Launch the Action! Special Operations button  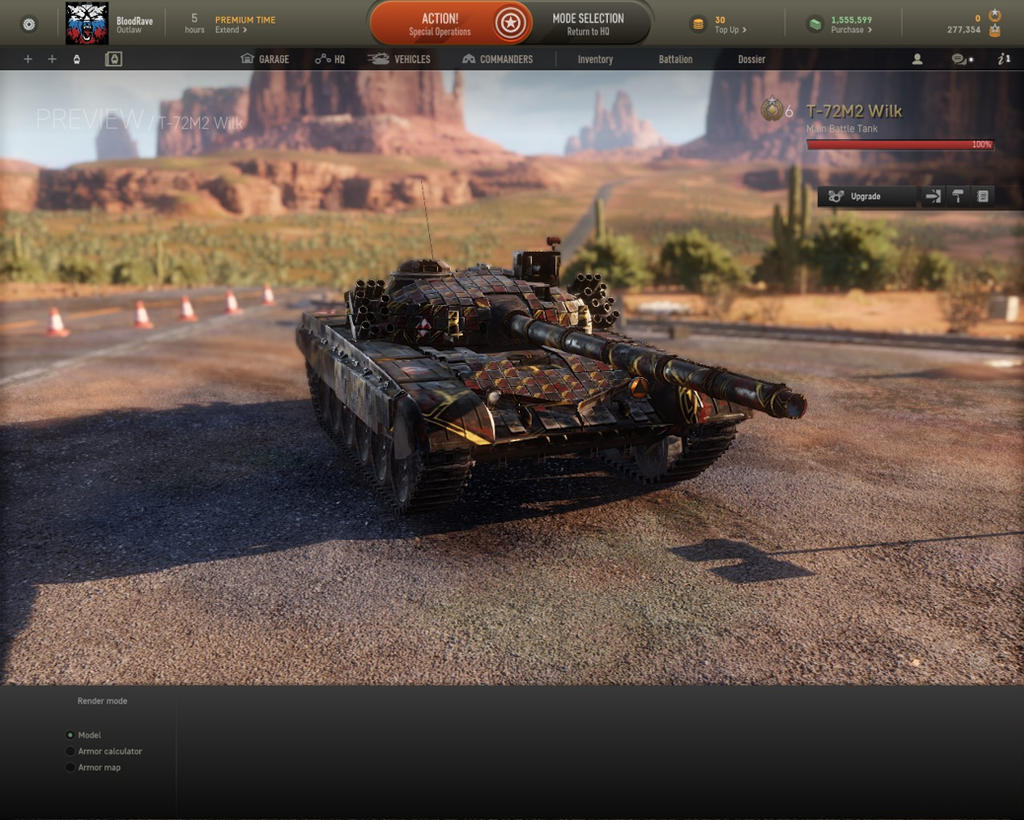tap(440, 24)
